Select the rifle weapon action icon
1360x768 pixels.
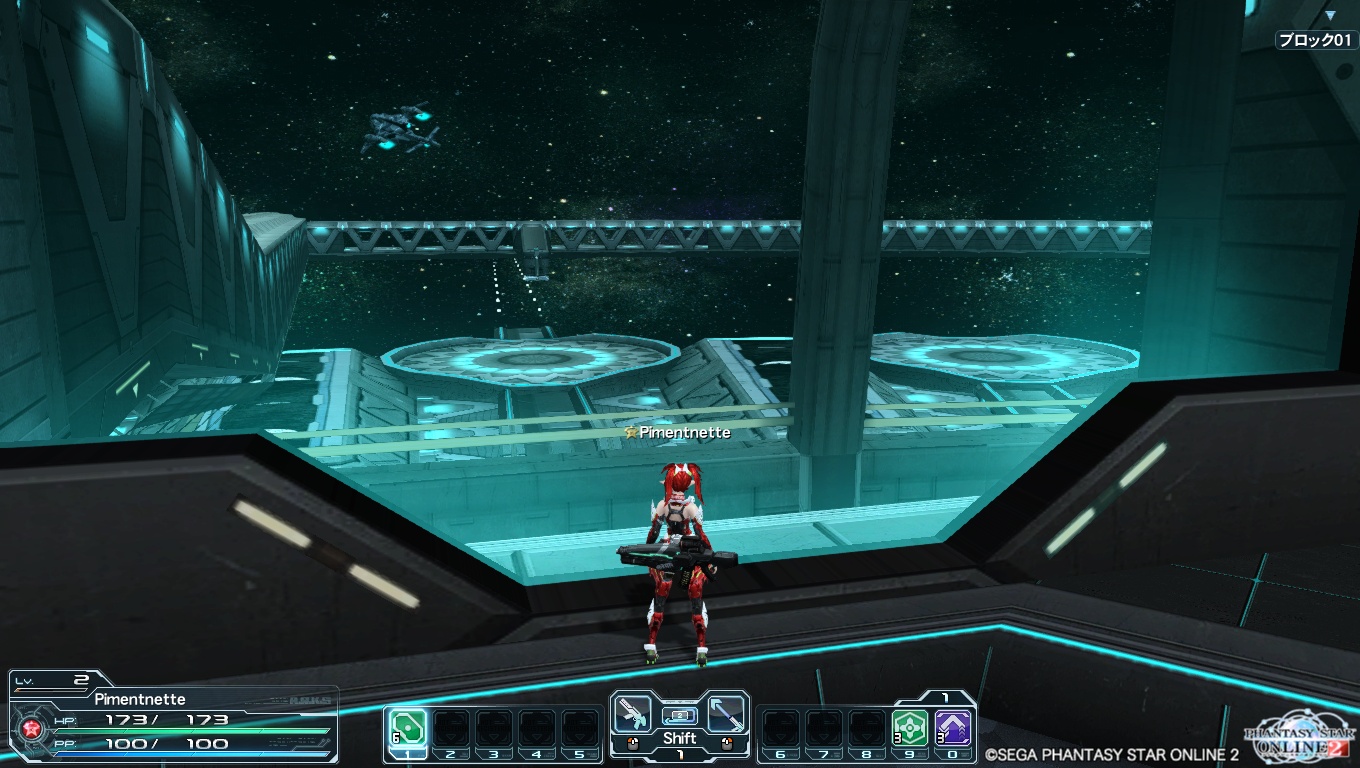pyautogui.click(x=632, y=714)
